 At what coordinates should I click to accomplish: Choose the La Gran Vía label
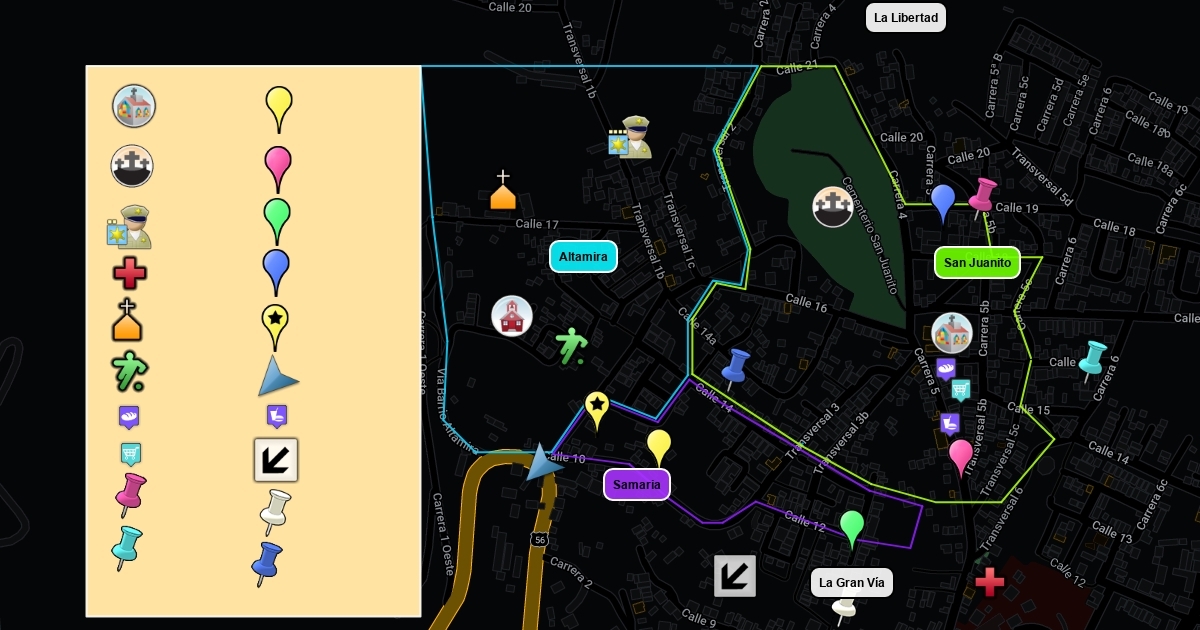click(851, 582)
